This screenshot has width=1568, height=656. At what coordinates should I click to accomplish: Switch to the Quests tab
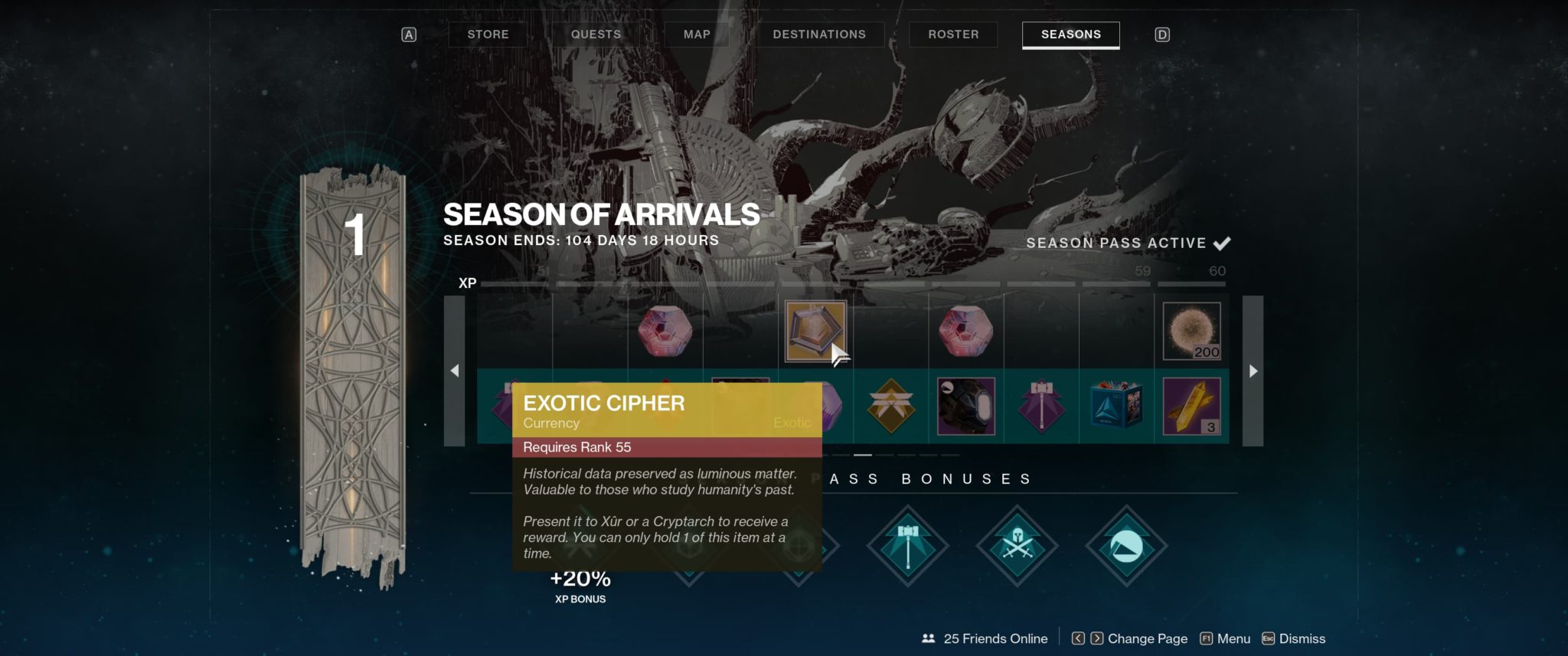point(596,34)
